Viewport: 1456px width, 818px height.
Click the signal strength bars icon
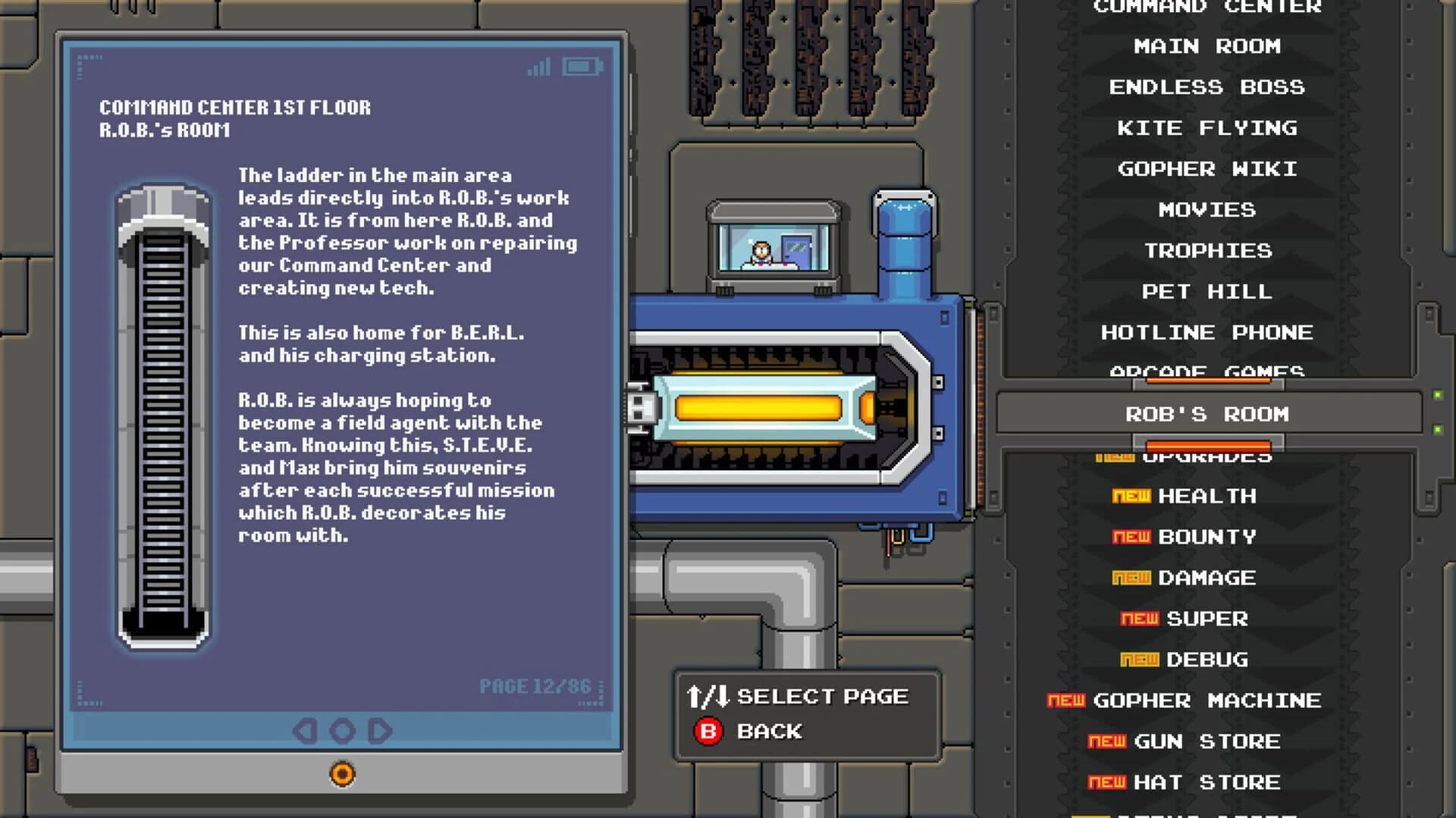(538, 67)
